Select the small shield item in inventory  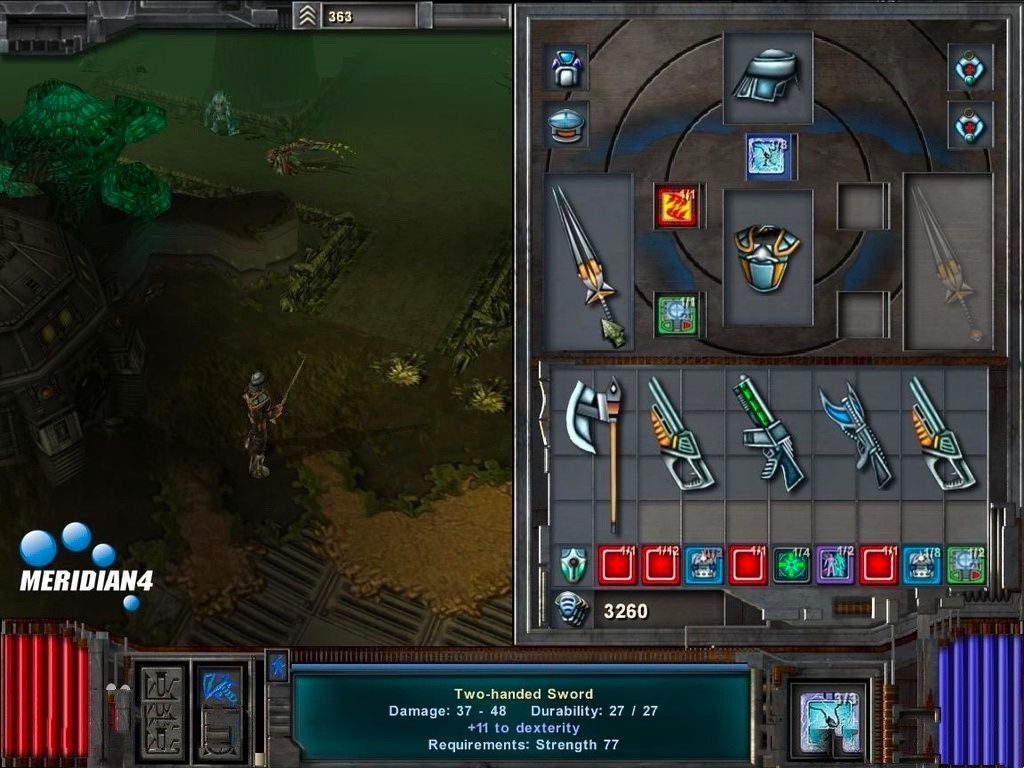(x=572, y=565)
